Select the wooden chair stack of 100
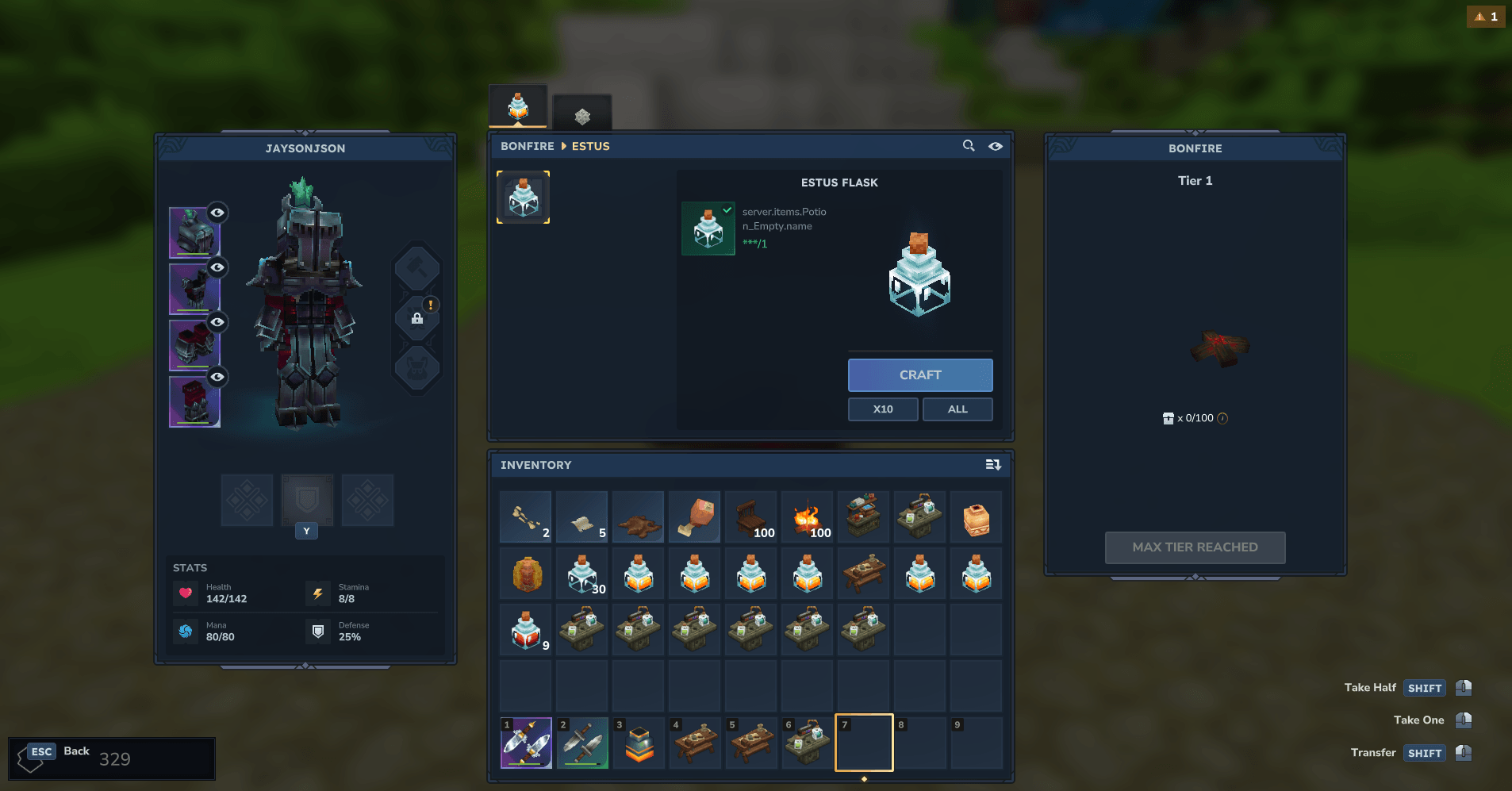Image resolution: width=1512 pixels, height=791 pixels. tap(751, 517)
